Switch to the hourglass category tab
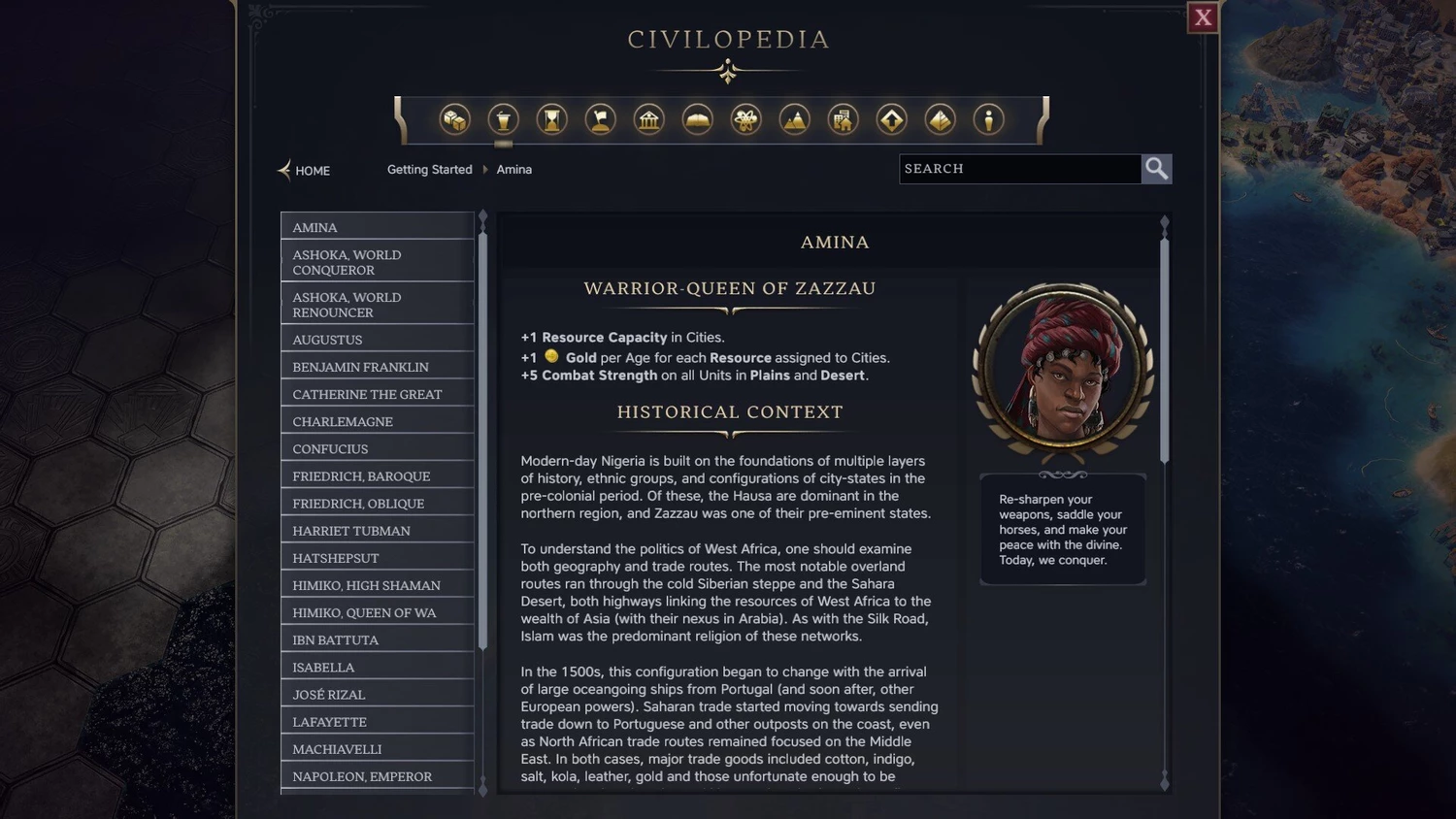Viewport: 1456px width, 819px height. 551,120
